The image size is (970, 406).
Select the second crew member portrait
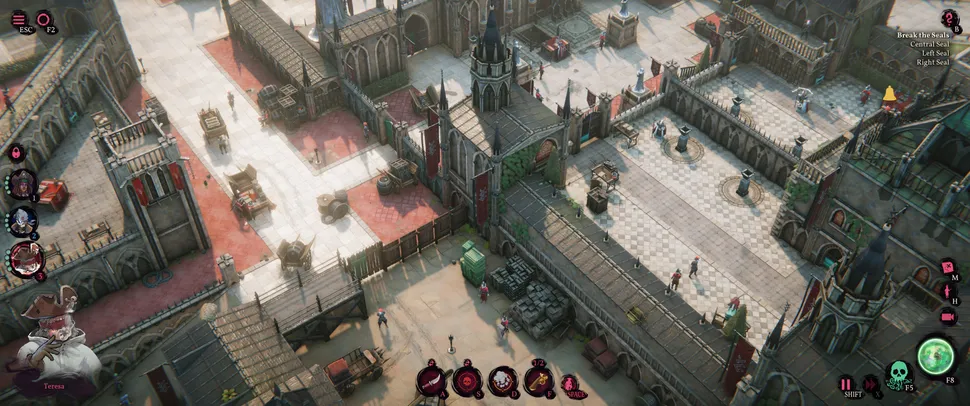tap(22, 221)
